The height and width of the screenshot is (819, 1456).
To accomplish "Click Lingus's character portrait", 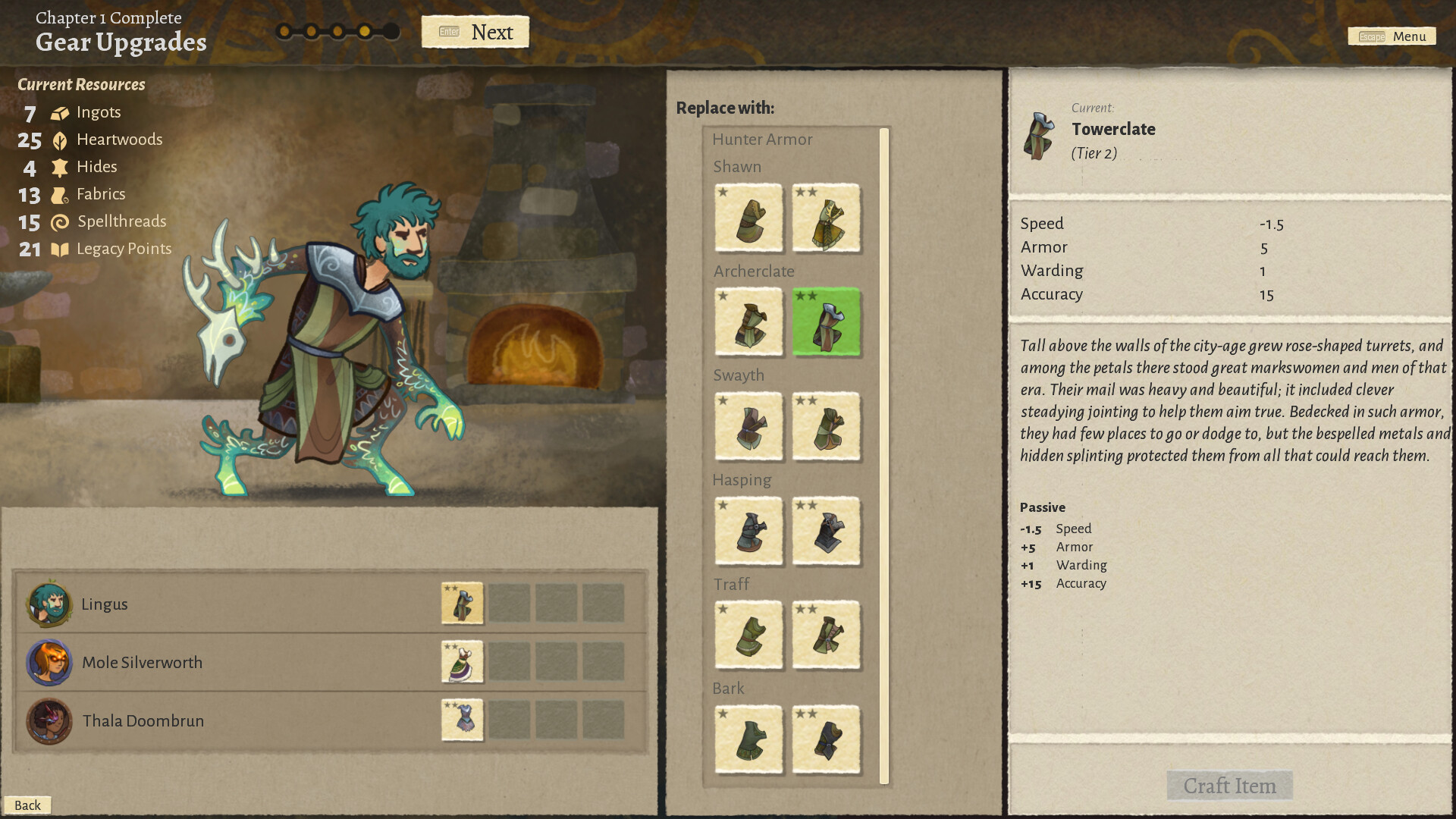I will pyautogui.click(x=49, y=604).
